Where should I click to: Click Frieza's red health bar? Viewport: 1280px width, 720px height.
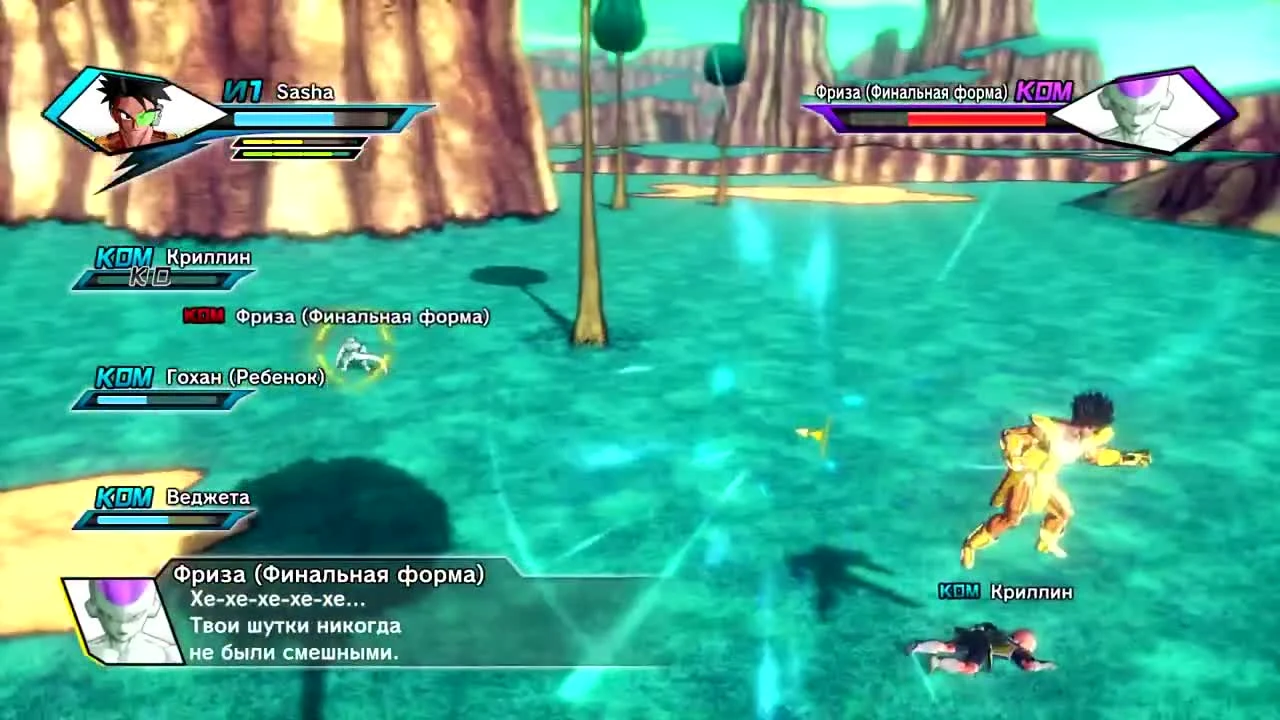pyautogui.click(x=975, y=117)
